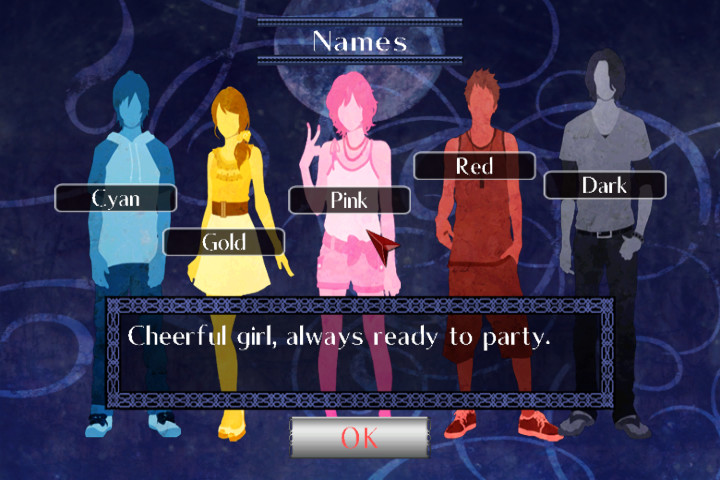Click the Pink name label
Screen dimensions: 720x480
pos(349,200)
